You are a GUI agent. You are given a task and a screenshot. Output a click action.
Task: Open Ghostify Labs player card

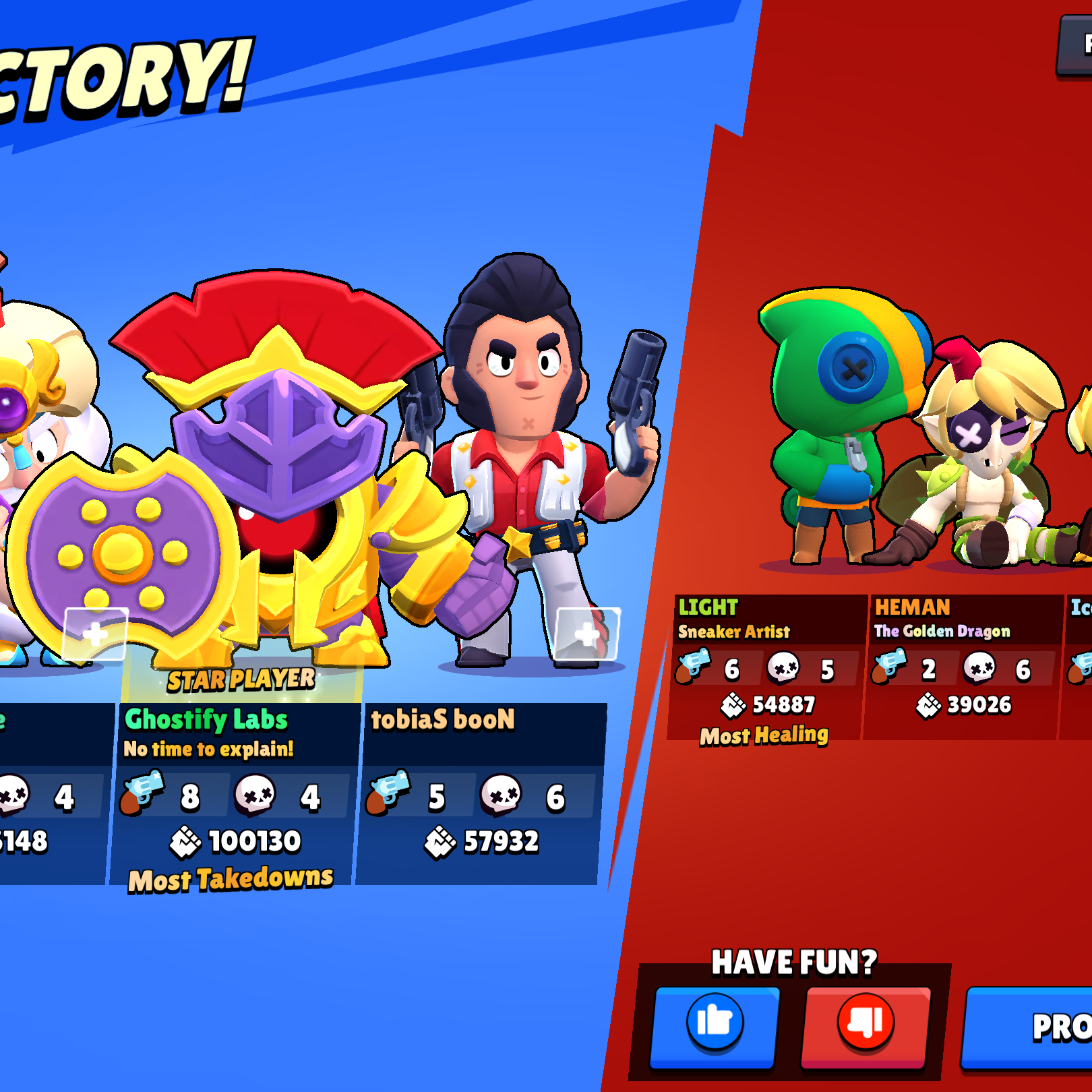pyautogui.click(x=236, y=794)
